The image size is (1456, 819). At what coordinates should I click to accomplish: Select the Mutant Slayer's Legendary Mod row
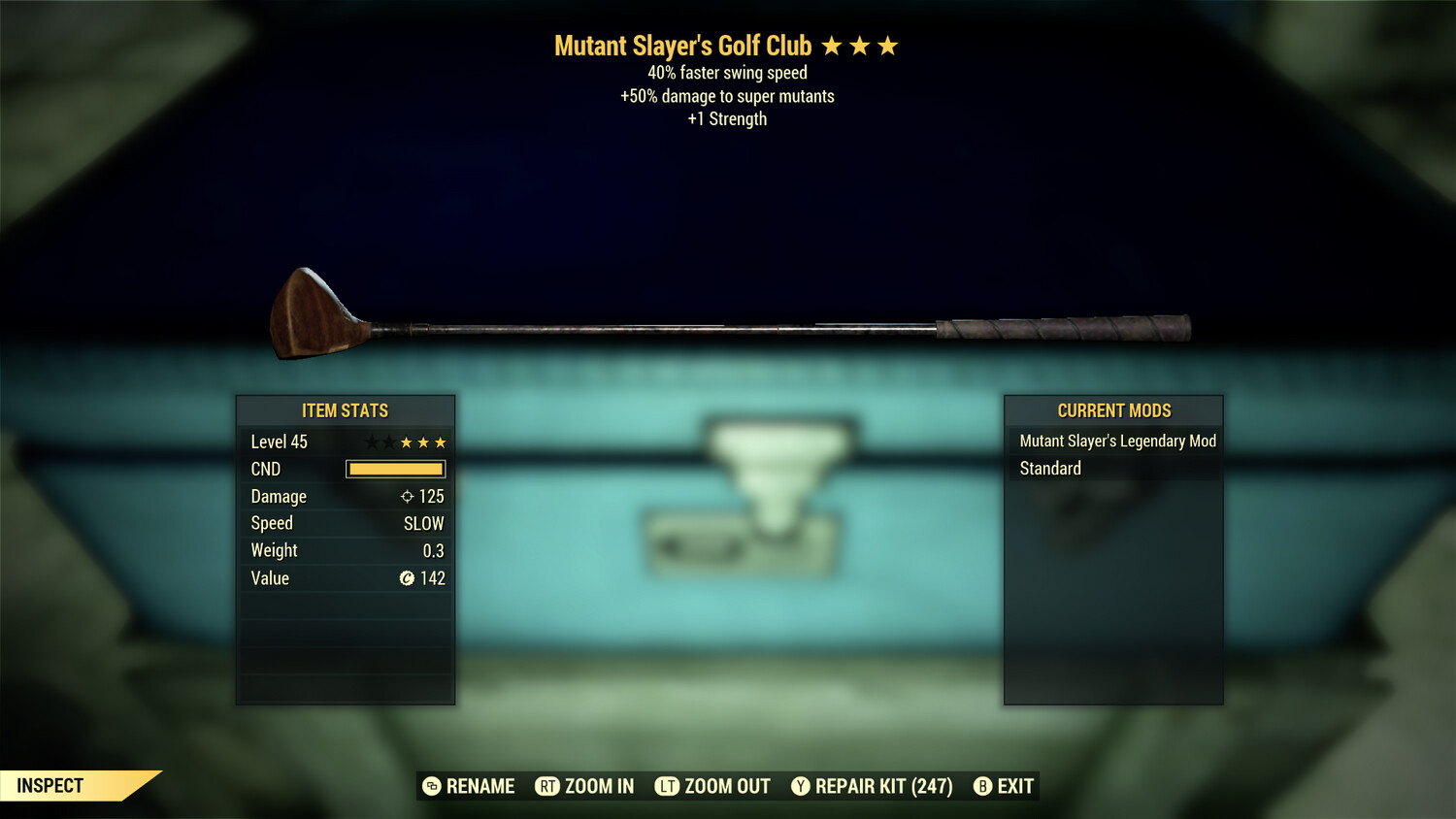pos(1116,441)
